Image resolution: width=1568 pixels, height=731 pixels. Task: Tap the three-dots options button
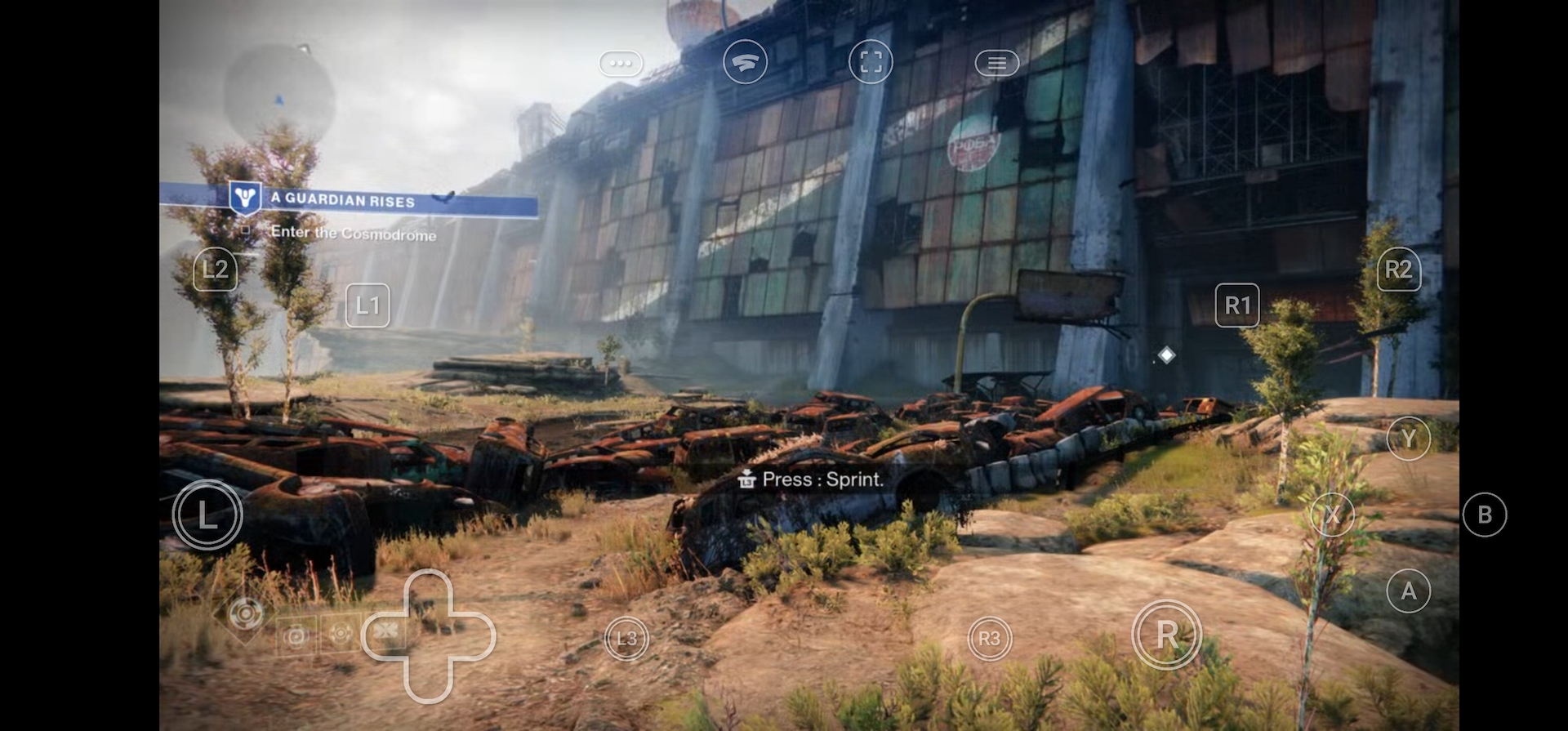(x=621, y=63)
